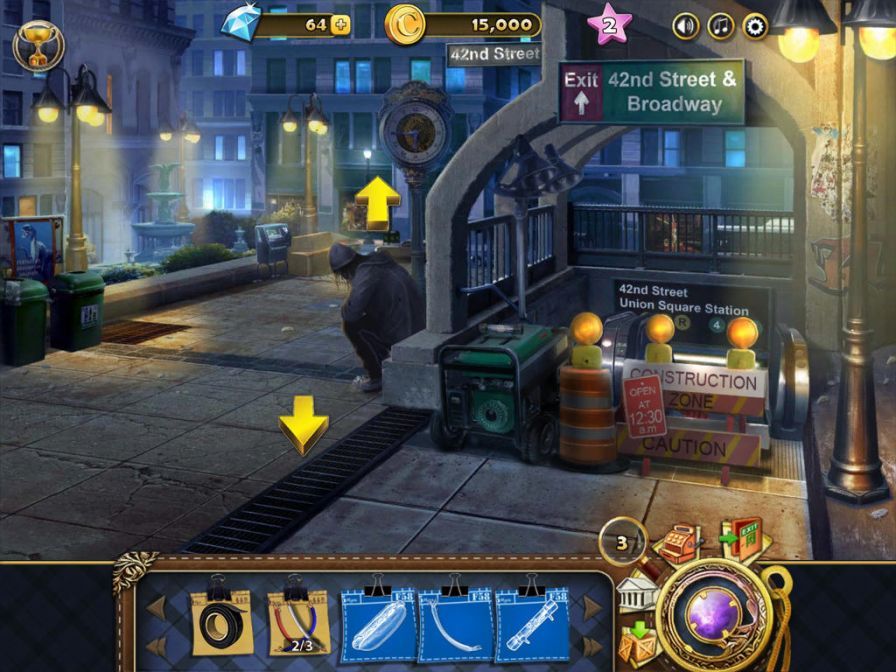Add more diamonds with plus button

(x=340, y=25)
